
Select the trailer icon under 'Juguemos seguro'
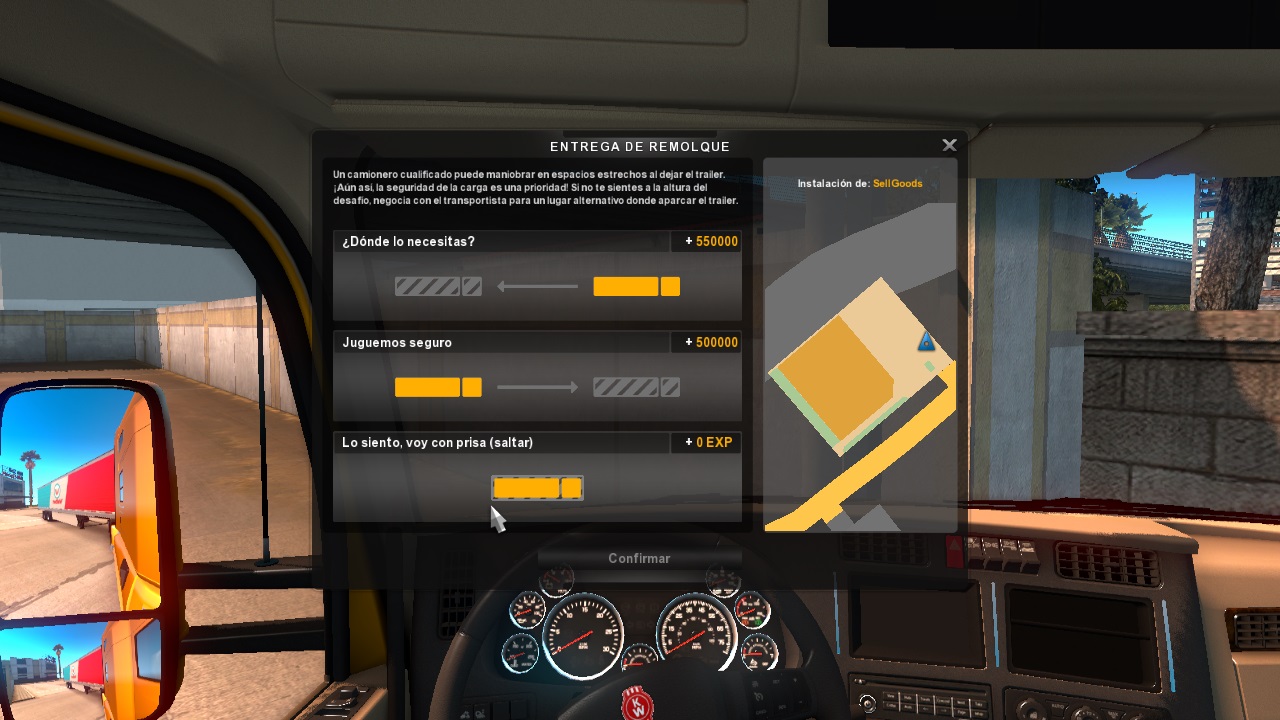pos(437,387)
